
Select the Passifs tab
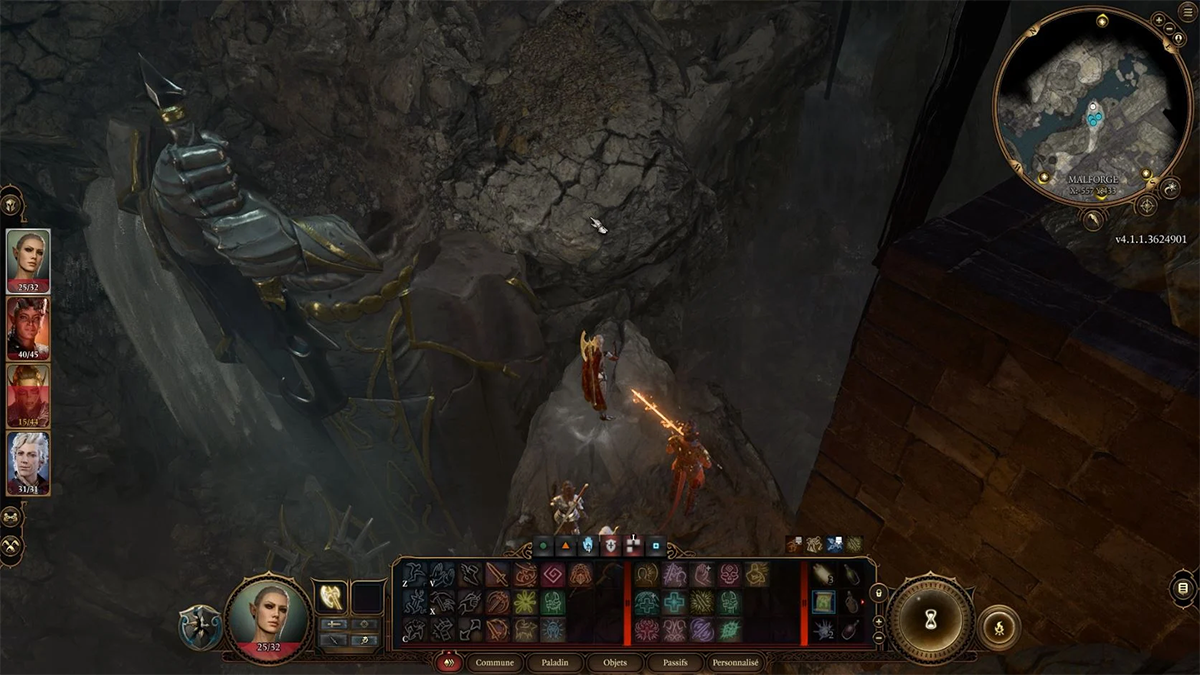(673, 662)
